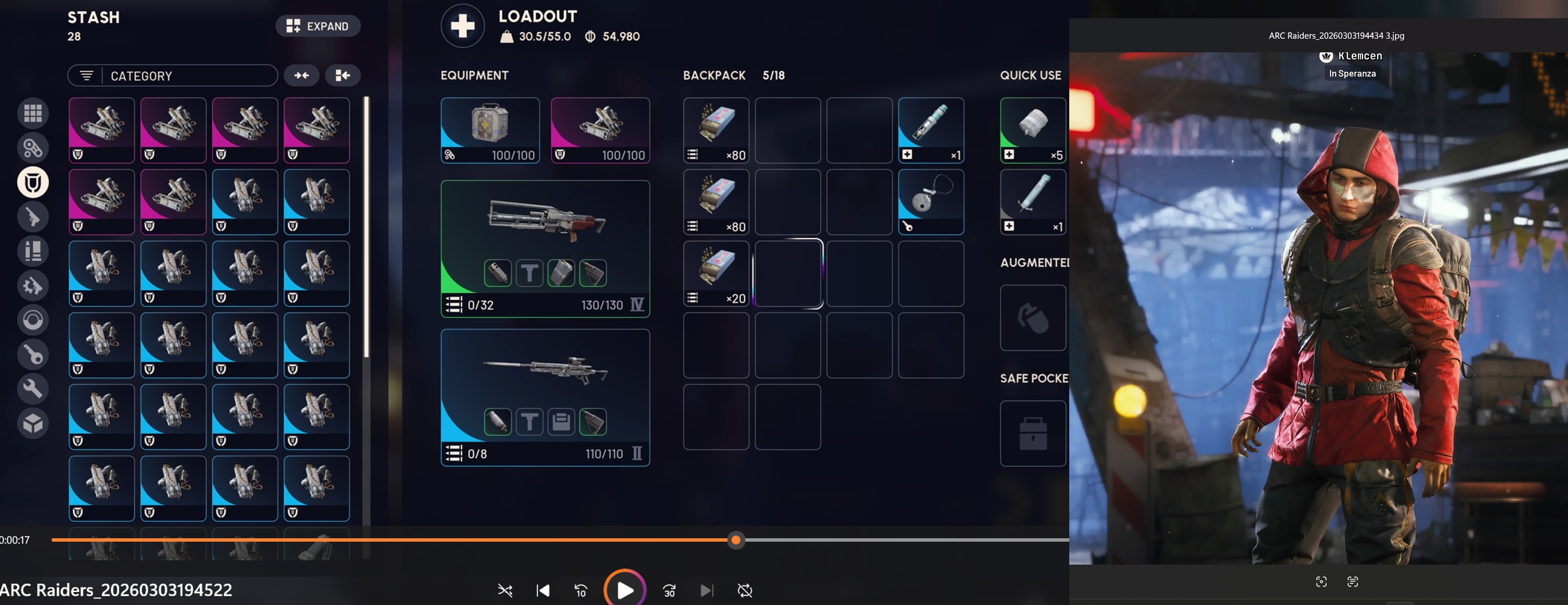
Task: Select the bandage stack of 5
Action: pos(1032,130)
